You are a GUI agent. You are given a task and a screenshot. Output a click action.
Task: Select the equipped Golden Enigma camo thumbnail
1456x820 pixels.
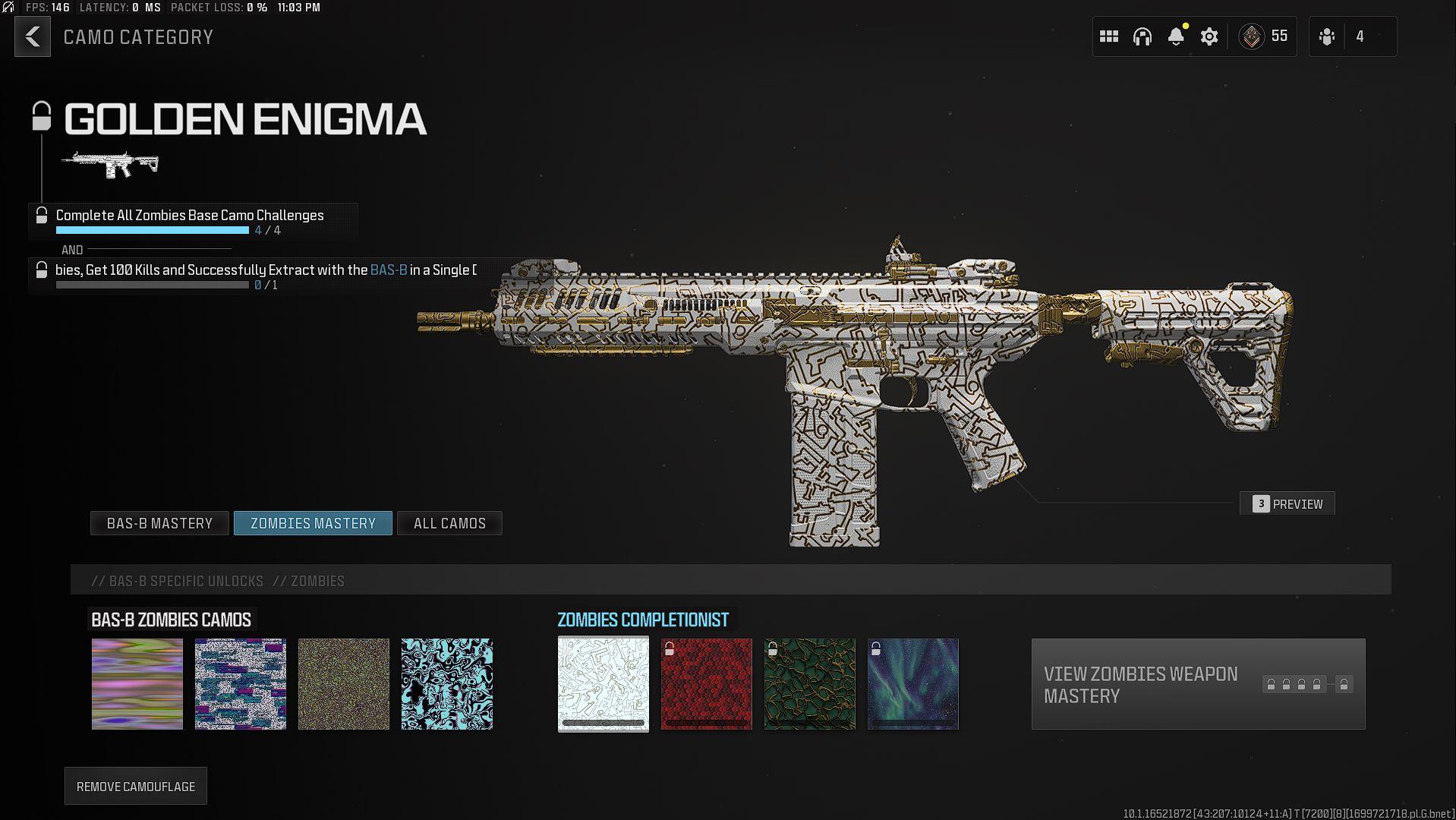(x=603, y=683)
